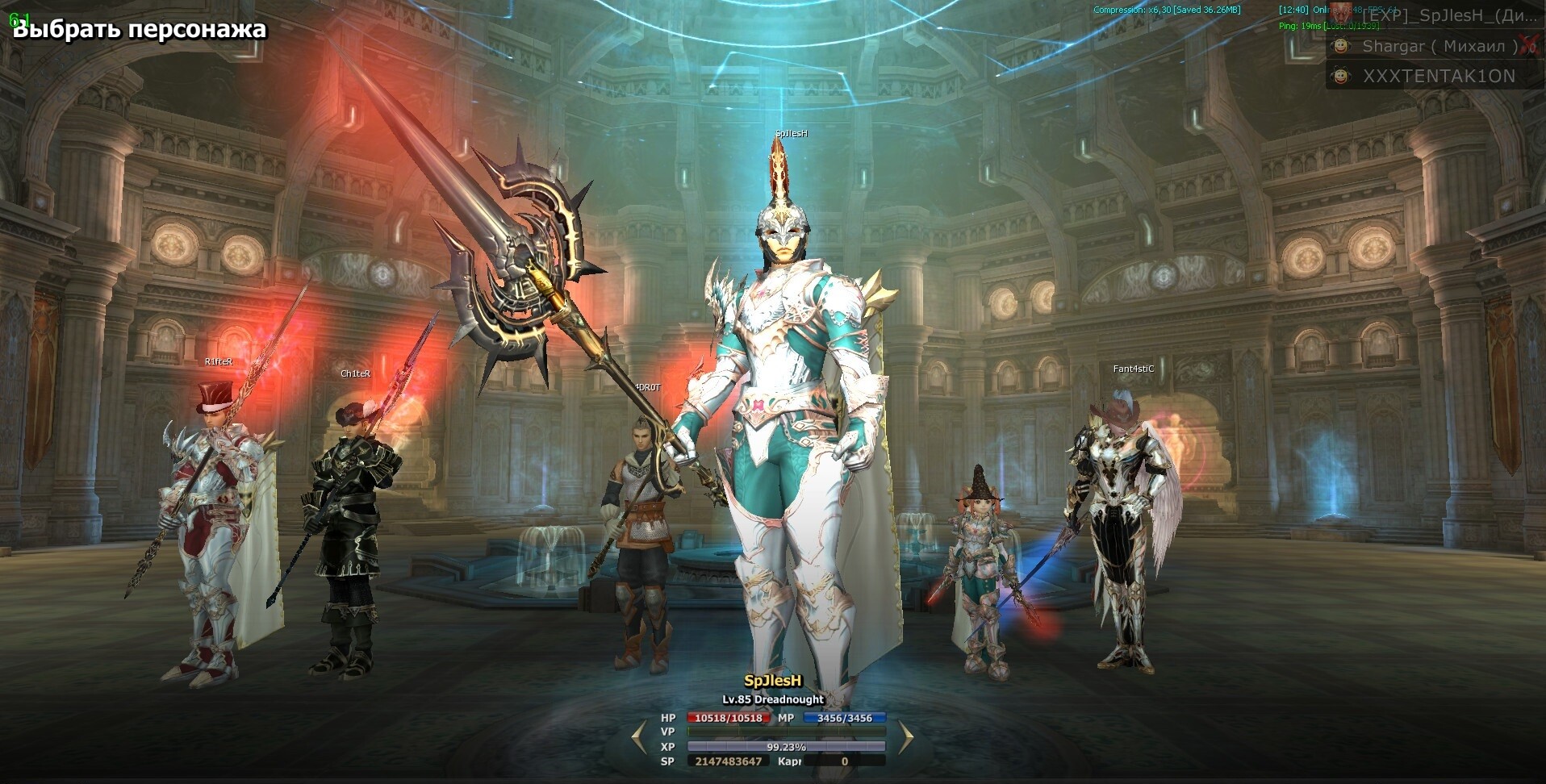1546x784 pixels.
Task: Pick the character 4DR0T holding the halberd
Action: 641,548
